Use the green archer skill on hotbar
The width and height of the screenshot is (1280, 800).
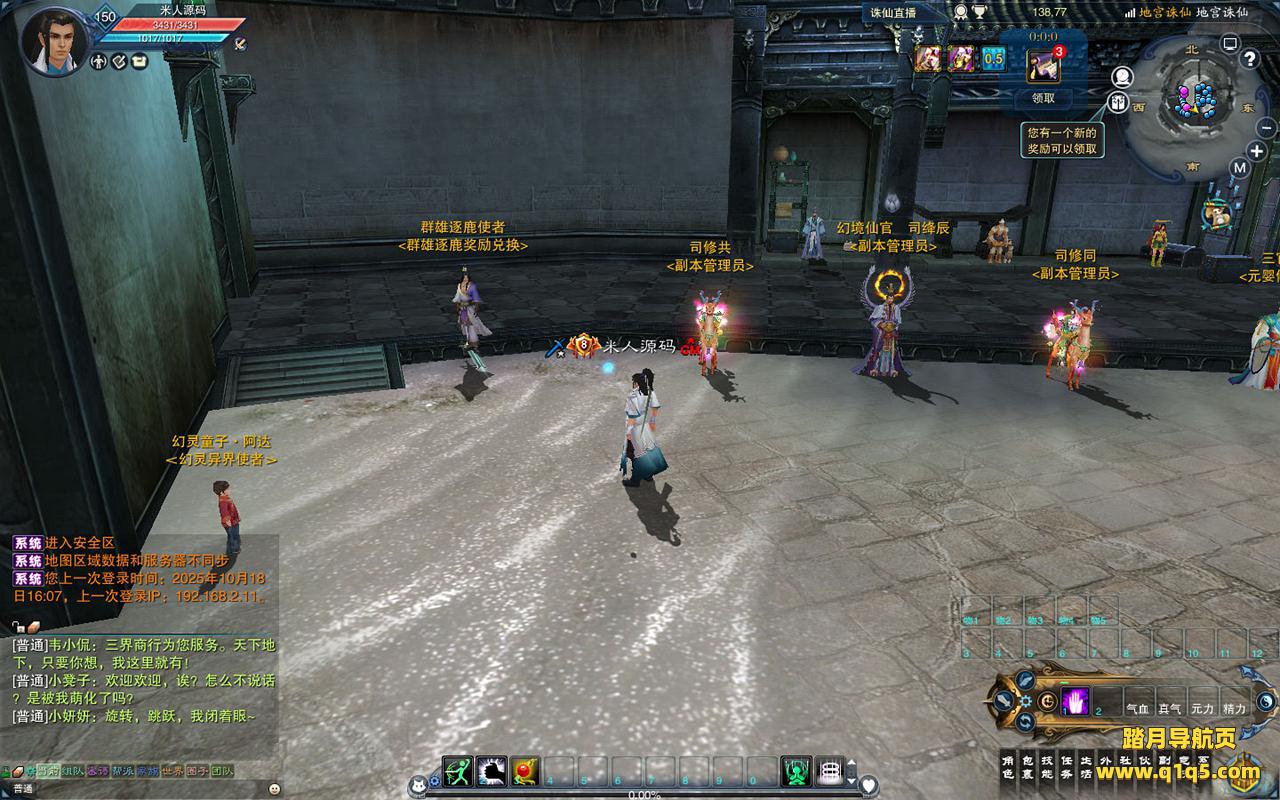tap(457, 771)
